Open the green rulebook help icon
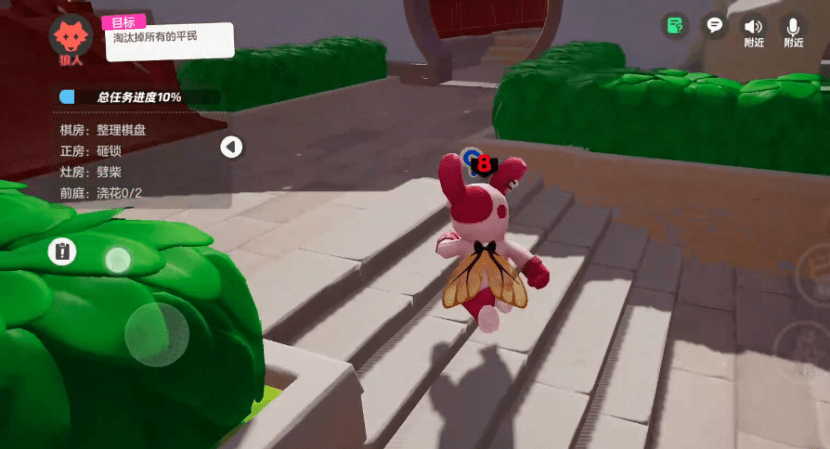 676,25
